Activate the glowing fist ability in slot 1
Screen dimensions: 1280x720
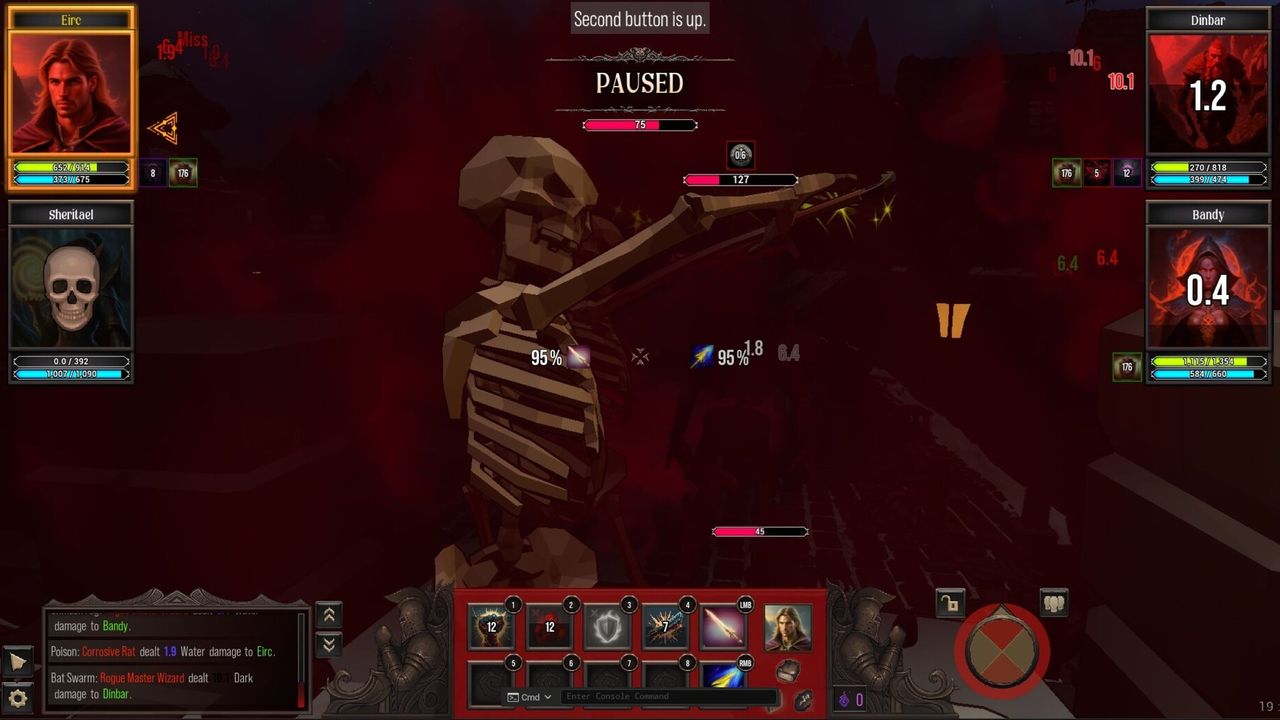coord(492,627)
